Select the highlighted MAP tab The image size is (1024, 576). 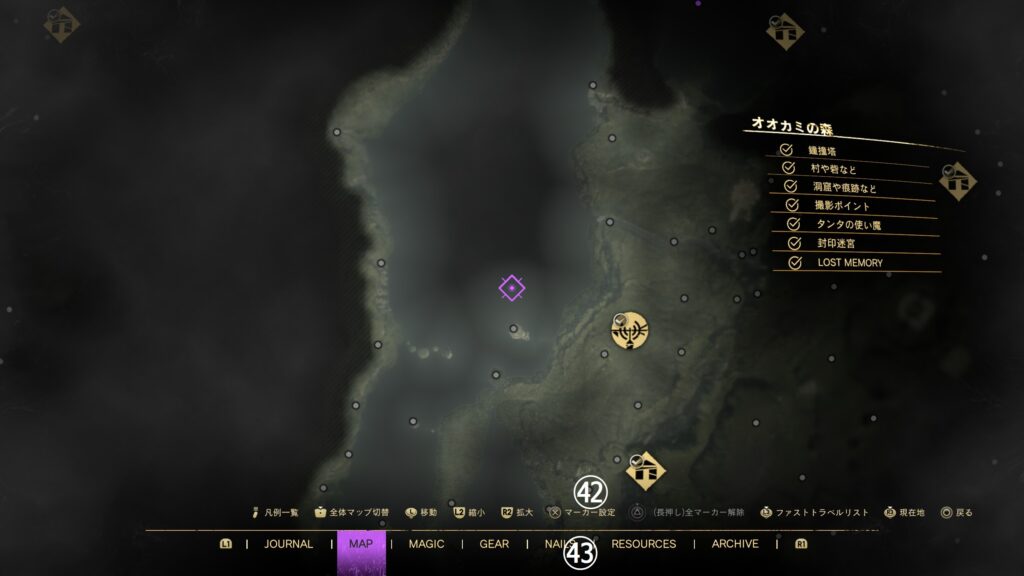click(x=360, y=544)
